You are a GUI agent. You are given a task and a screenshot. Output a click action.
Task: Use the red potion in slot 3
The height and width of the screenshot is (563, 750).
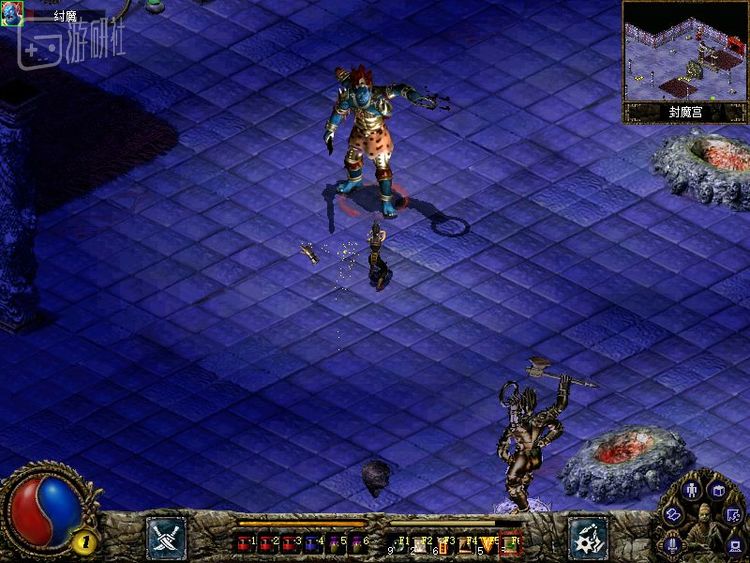[288, 544]
